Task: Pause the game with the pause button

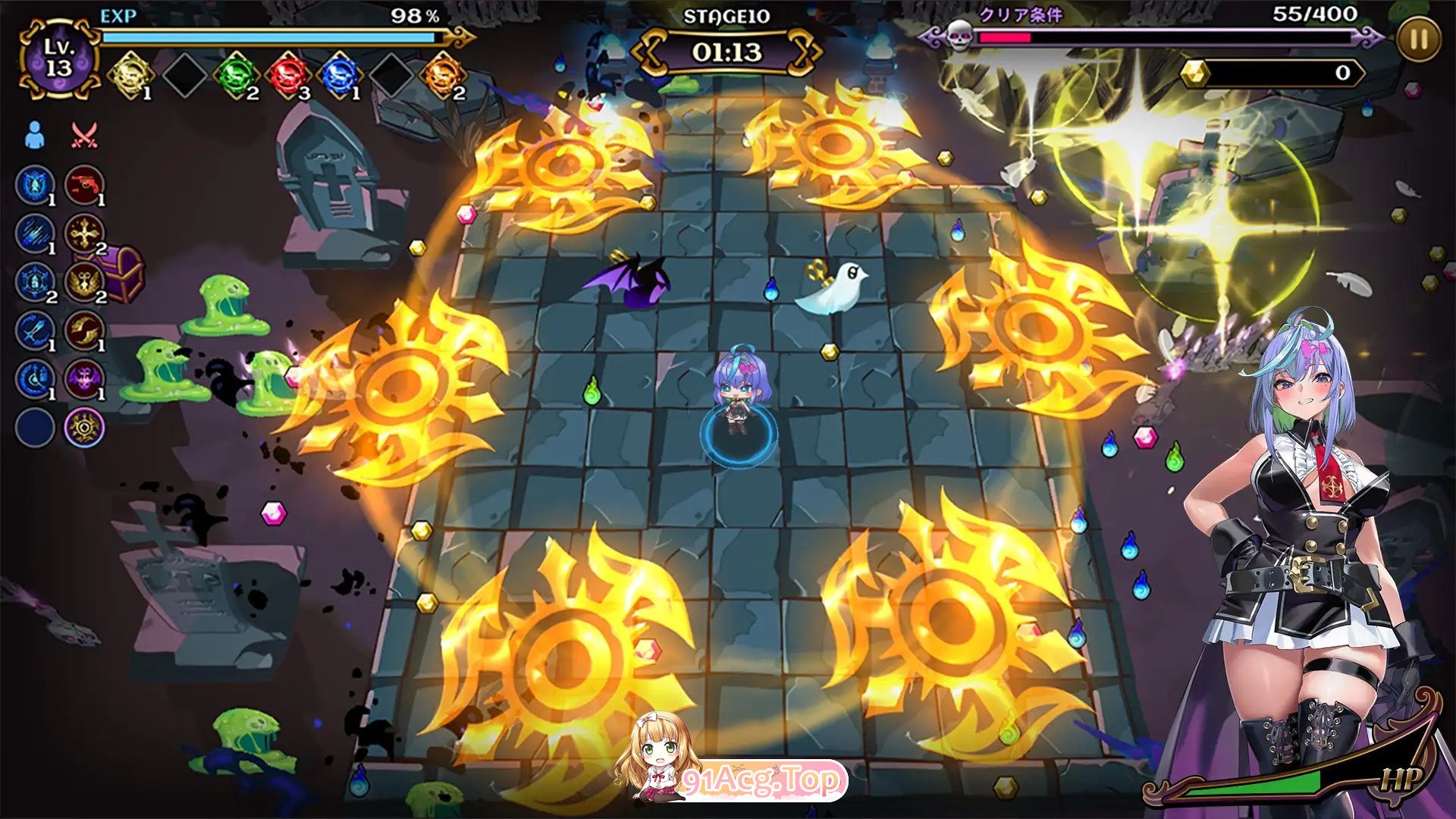Action: [x=1417, y=40]
